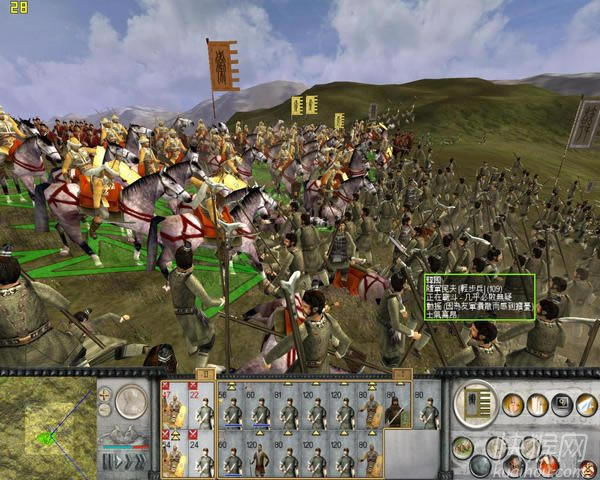This screenshot has width=600, height=480.
Task: Zoom in the minimap with the plus button
Action: click(104, 394)
